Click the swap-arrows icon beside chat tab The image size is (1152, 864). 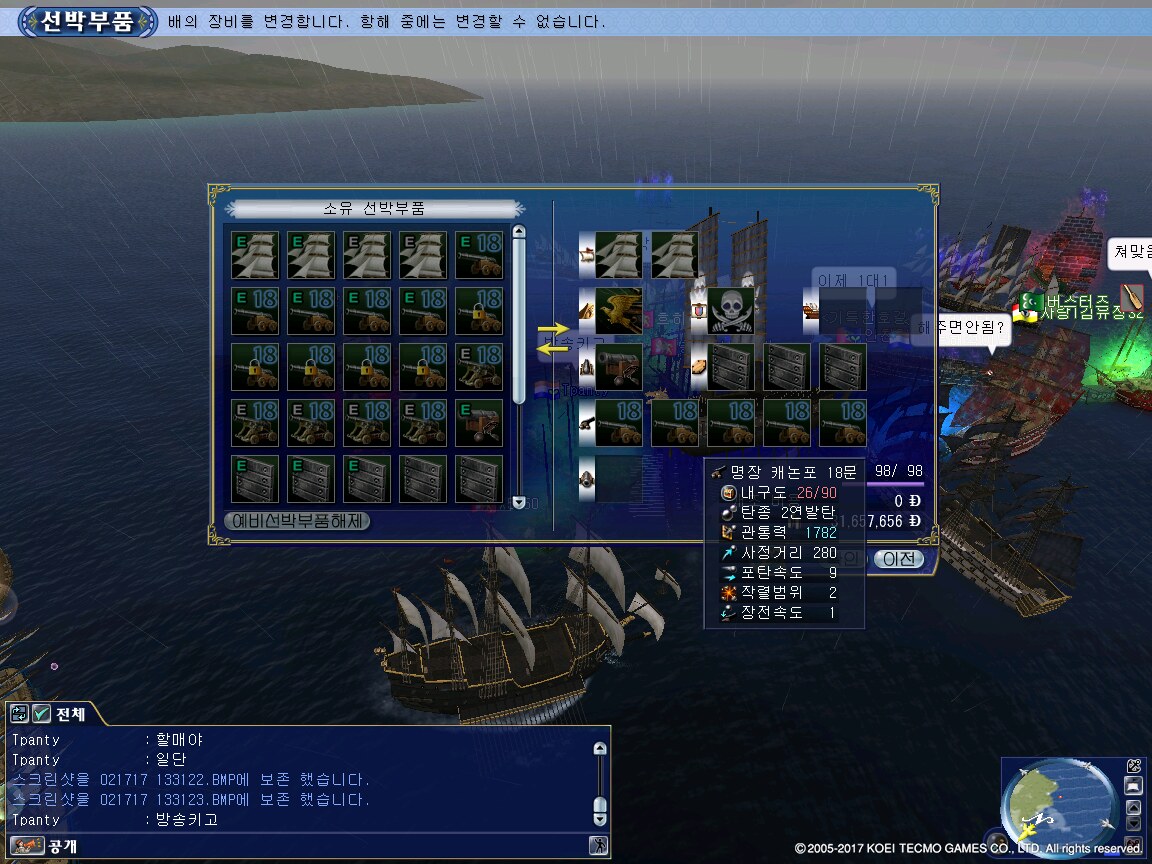pos(19,714)
